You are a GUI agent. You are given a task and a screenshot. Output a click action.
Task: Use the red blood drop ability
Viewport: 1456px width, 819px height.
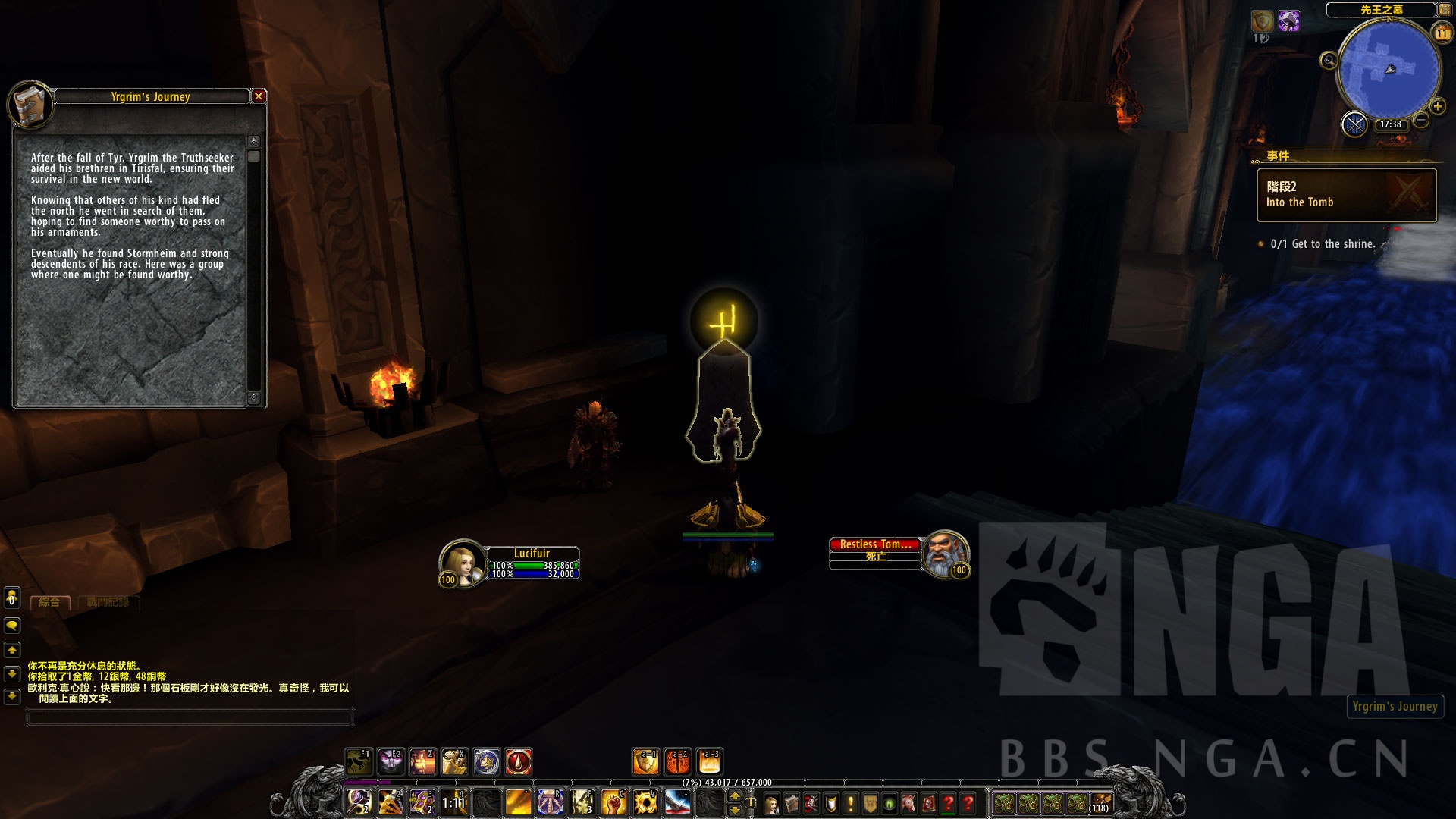(x=519, y=761)
